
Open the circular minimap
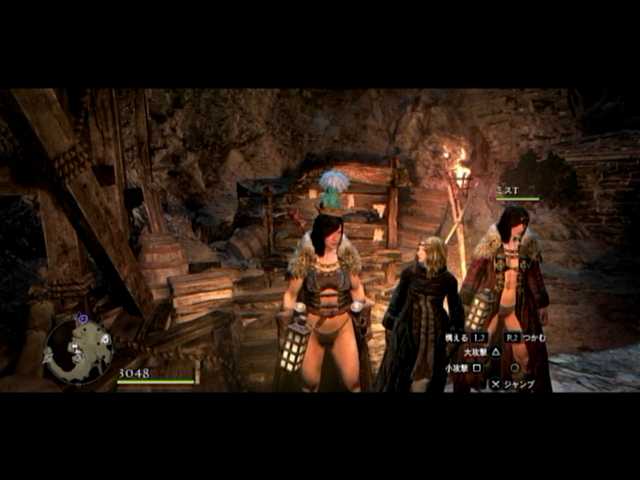pos(78,350)
